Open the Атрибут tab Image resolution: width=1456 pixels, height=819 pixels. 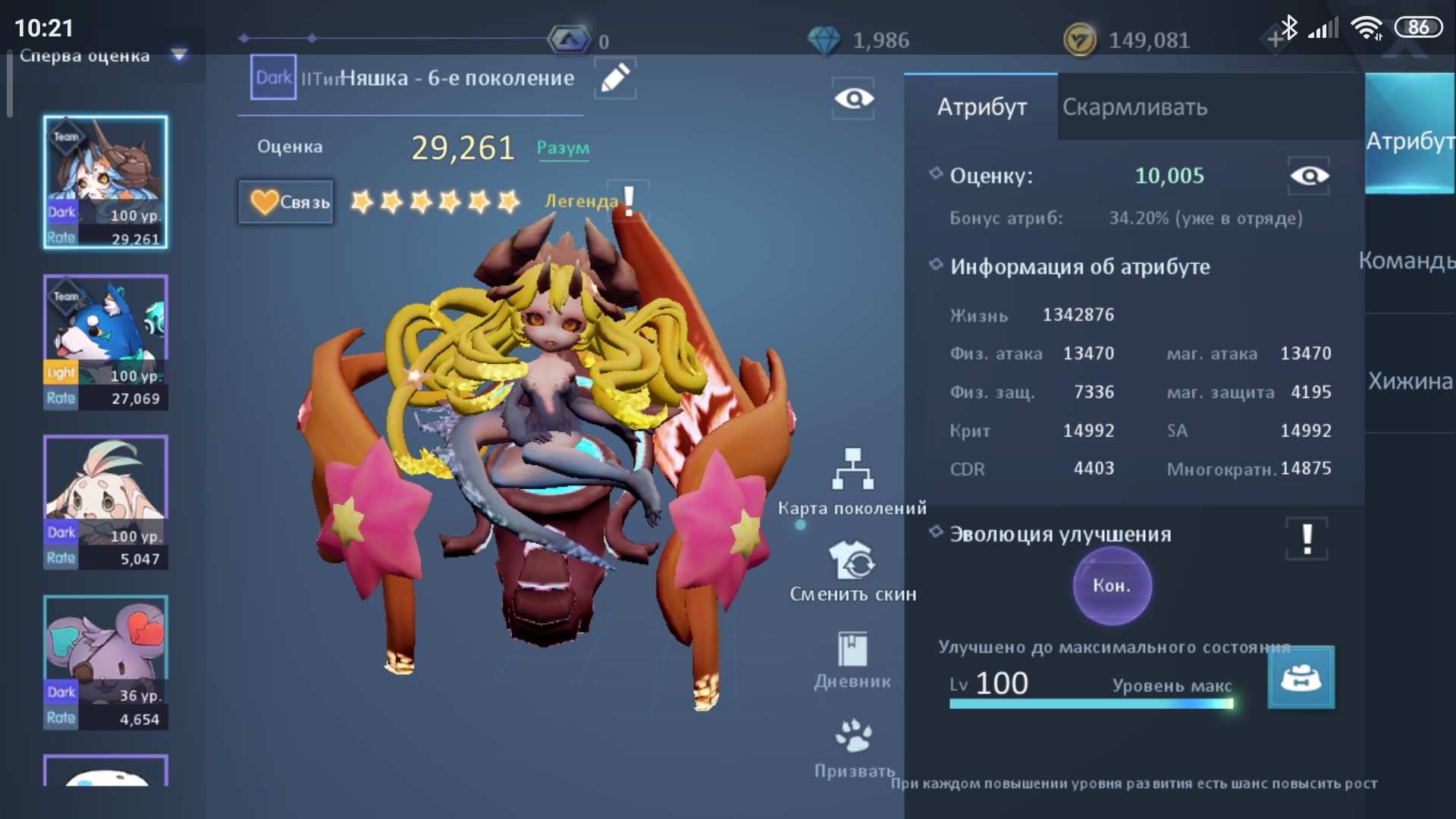tap(981, 107)
